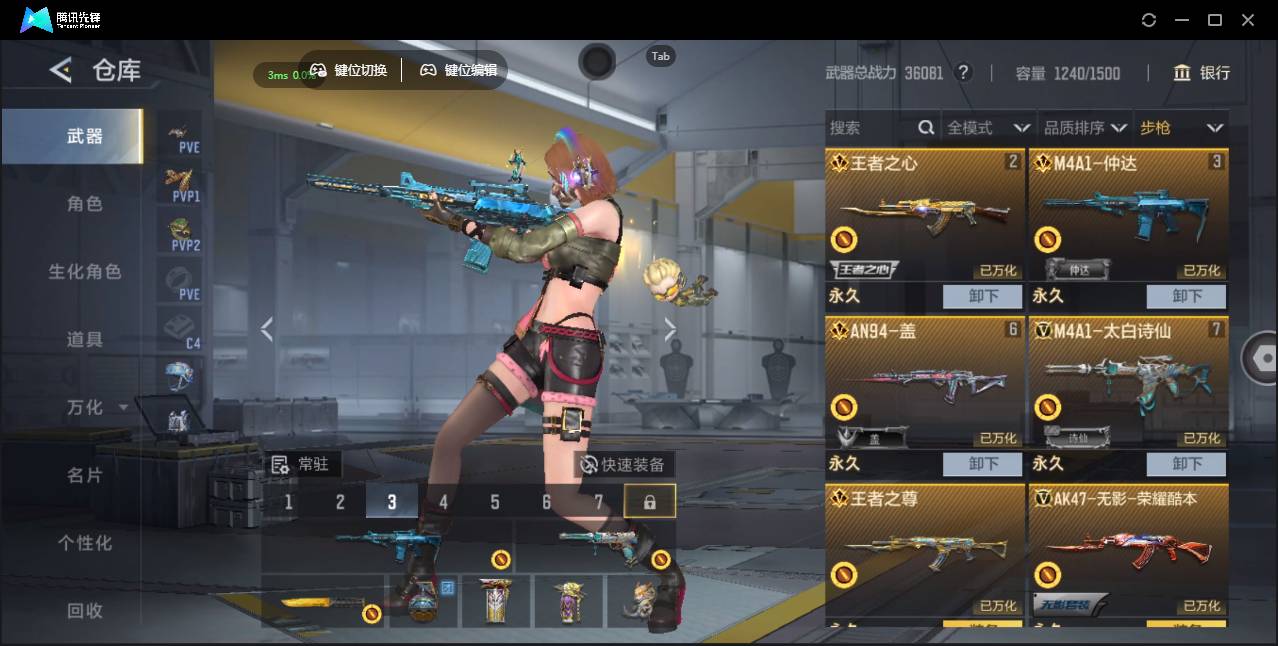Select the 道具 category
This screenshot has height=646, width=1278.
click(84, 340)
